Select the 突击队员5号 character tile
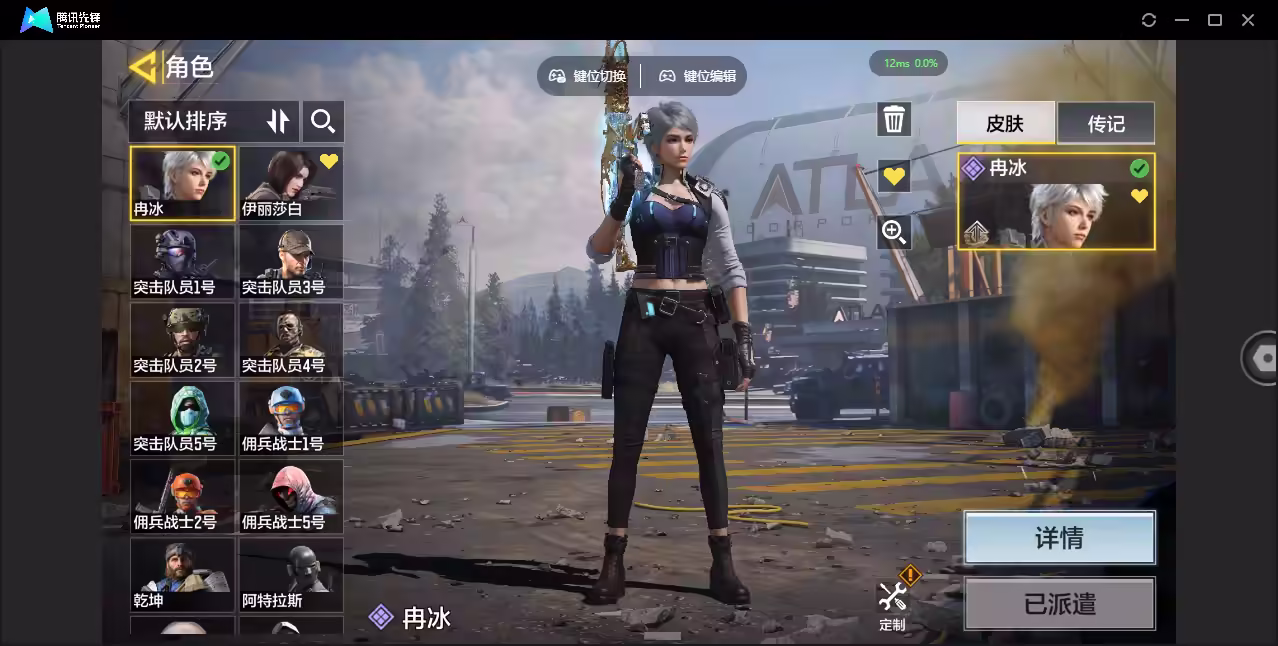The height and width of the screenshot is (646, 1278). tap(183, 418)
